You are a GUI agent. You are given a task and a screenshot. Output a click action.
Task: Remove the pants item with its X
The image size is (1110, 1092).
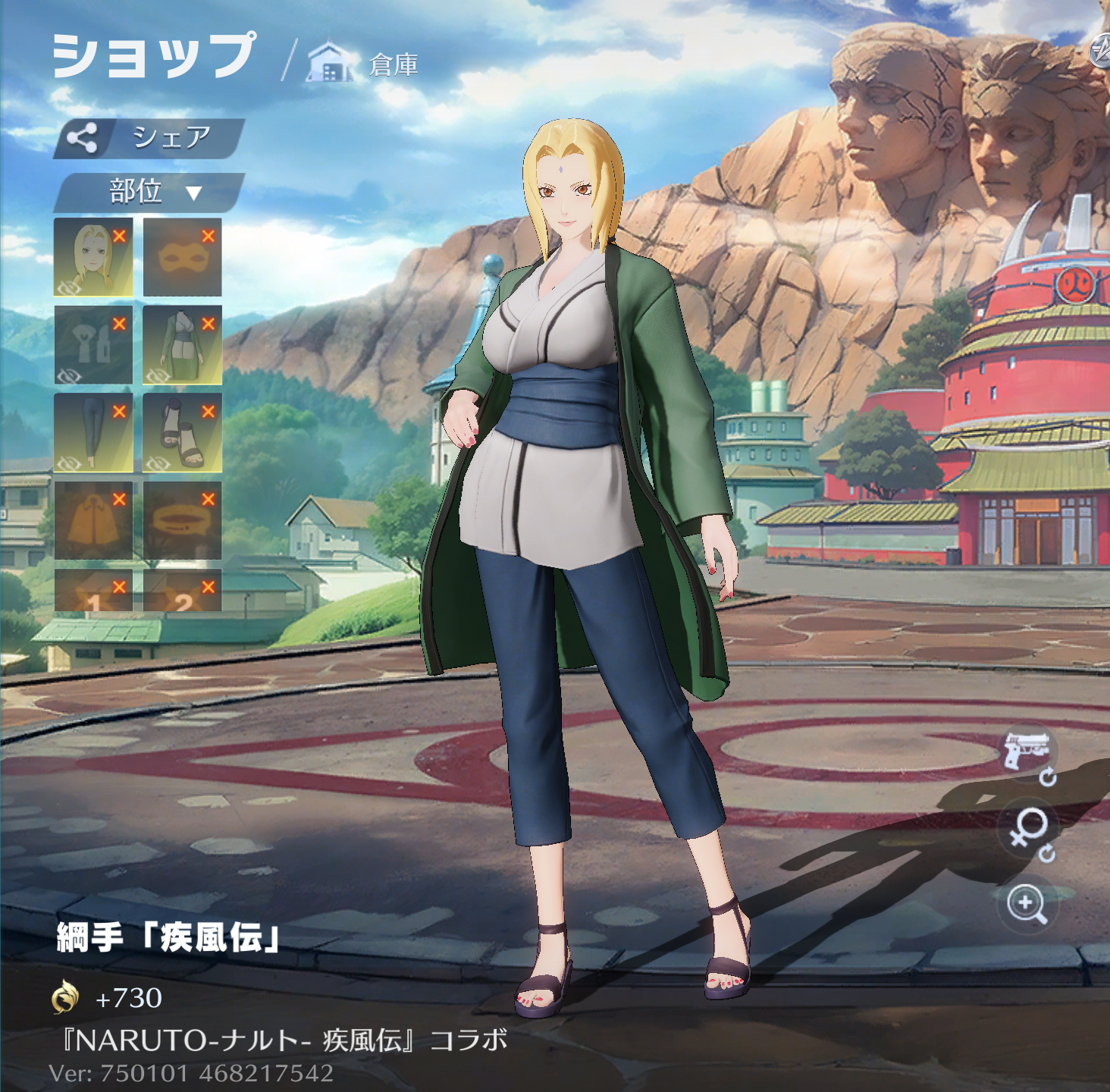119,412
